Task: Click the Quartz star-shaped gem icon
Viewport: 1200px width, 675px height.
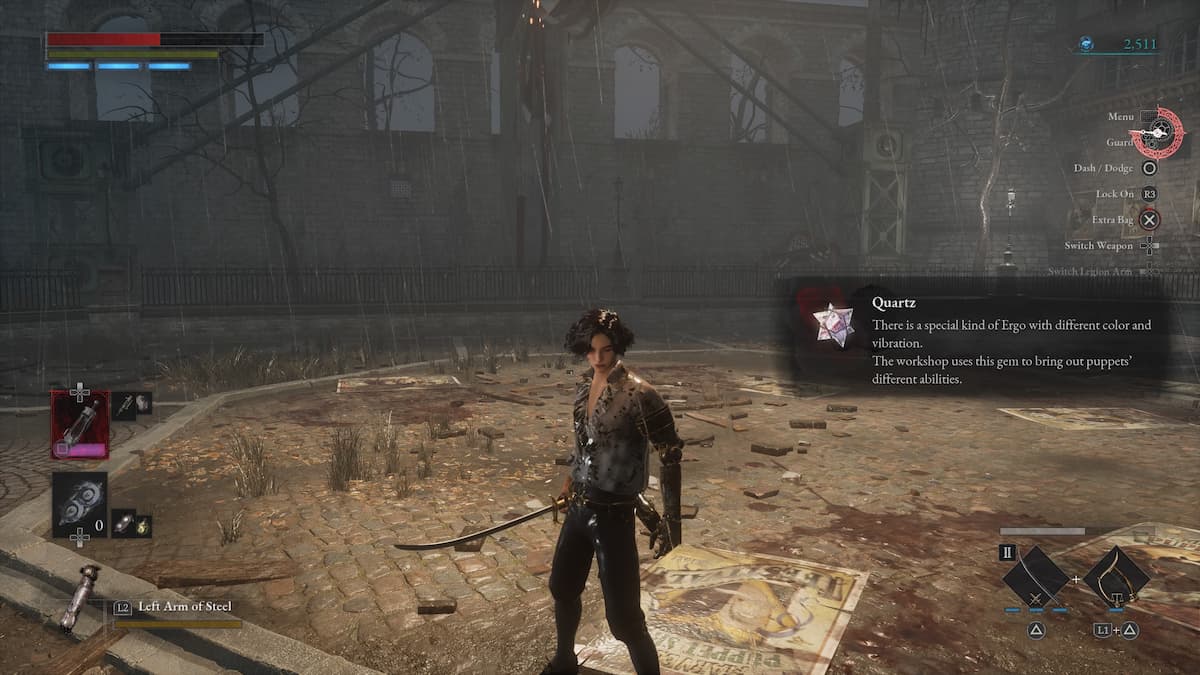Action: (830, 326)
